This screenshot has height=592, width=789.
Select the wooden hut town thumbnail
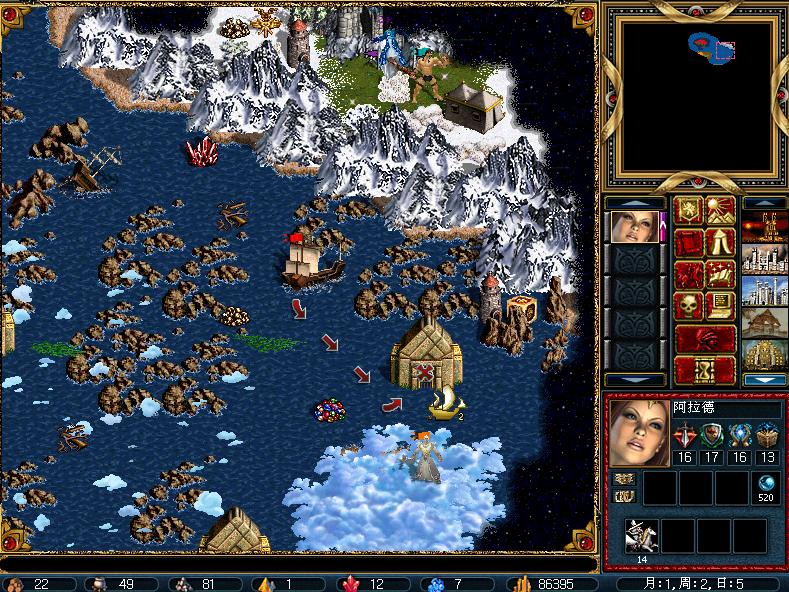[764, 323]
